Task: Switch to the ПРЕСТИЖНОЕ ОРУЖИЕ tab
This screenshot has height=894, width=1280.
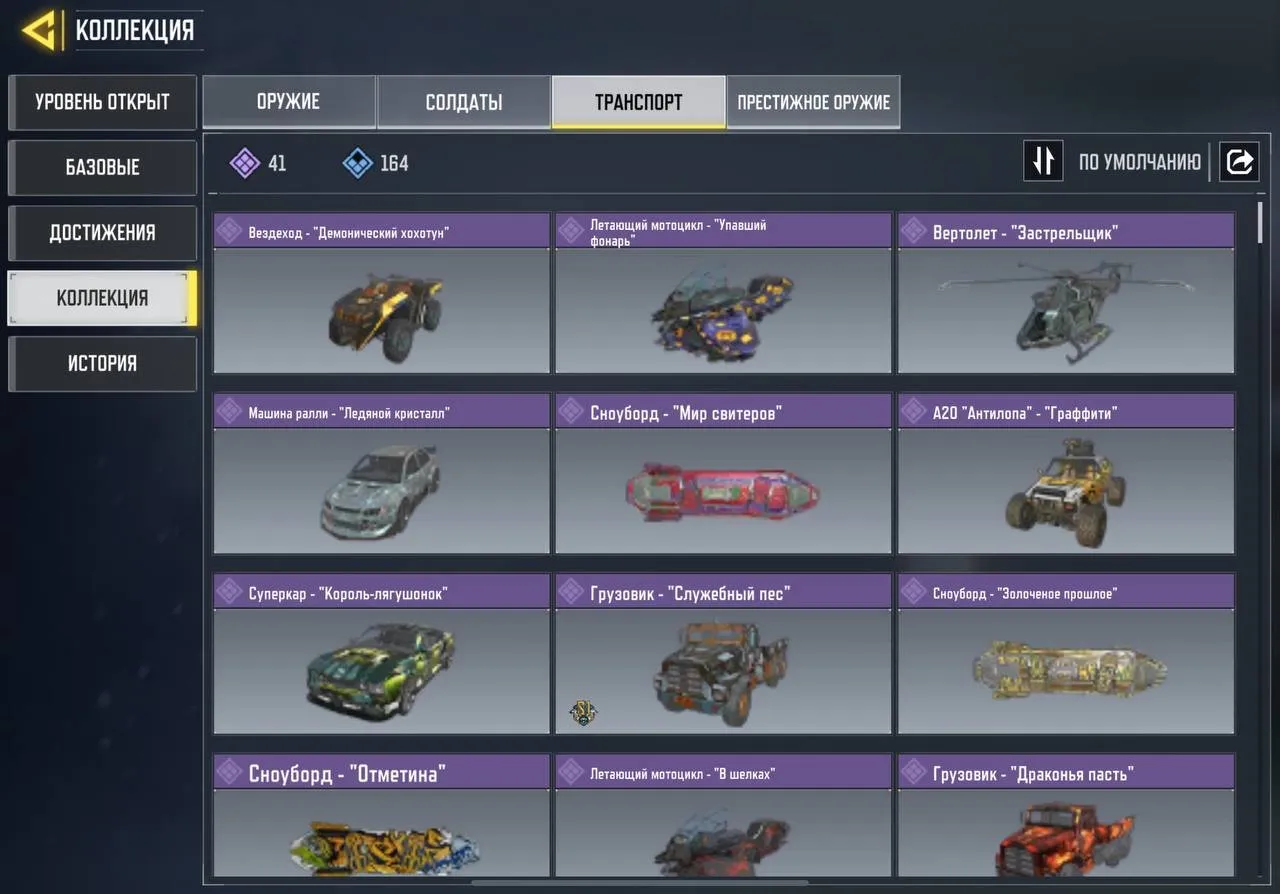Action: coord(813,101)
